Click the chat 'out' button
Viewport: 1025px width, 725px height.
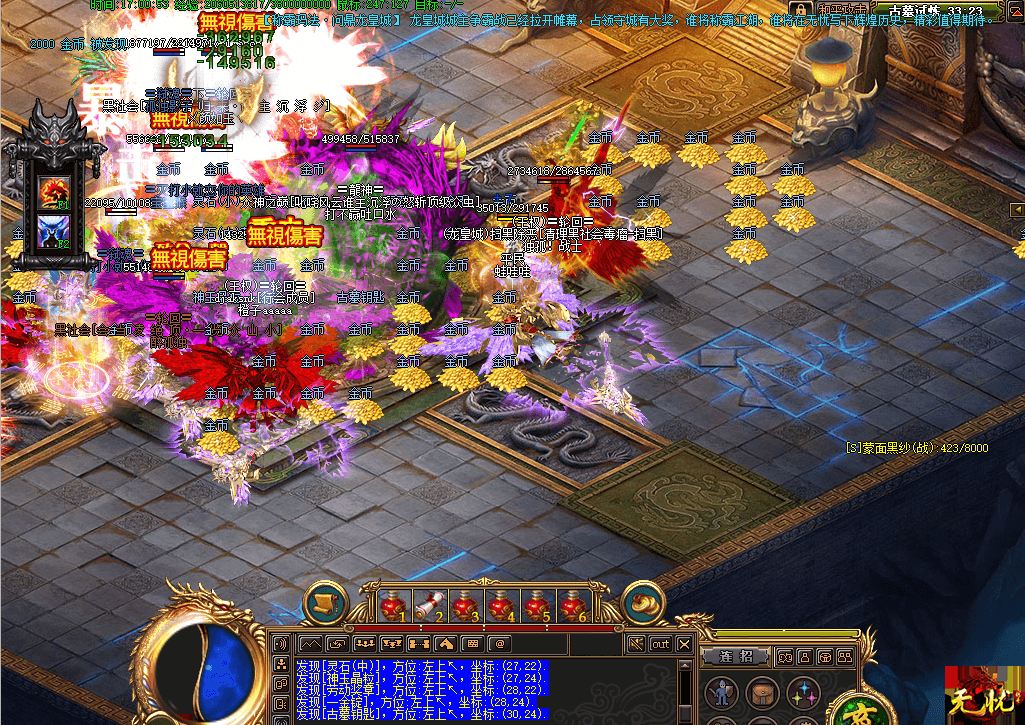click(660, 644)
